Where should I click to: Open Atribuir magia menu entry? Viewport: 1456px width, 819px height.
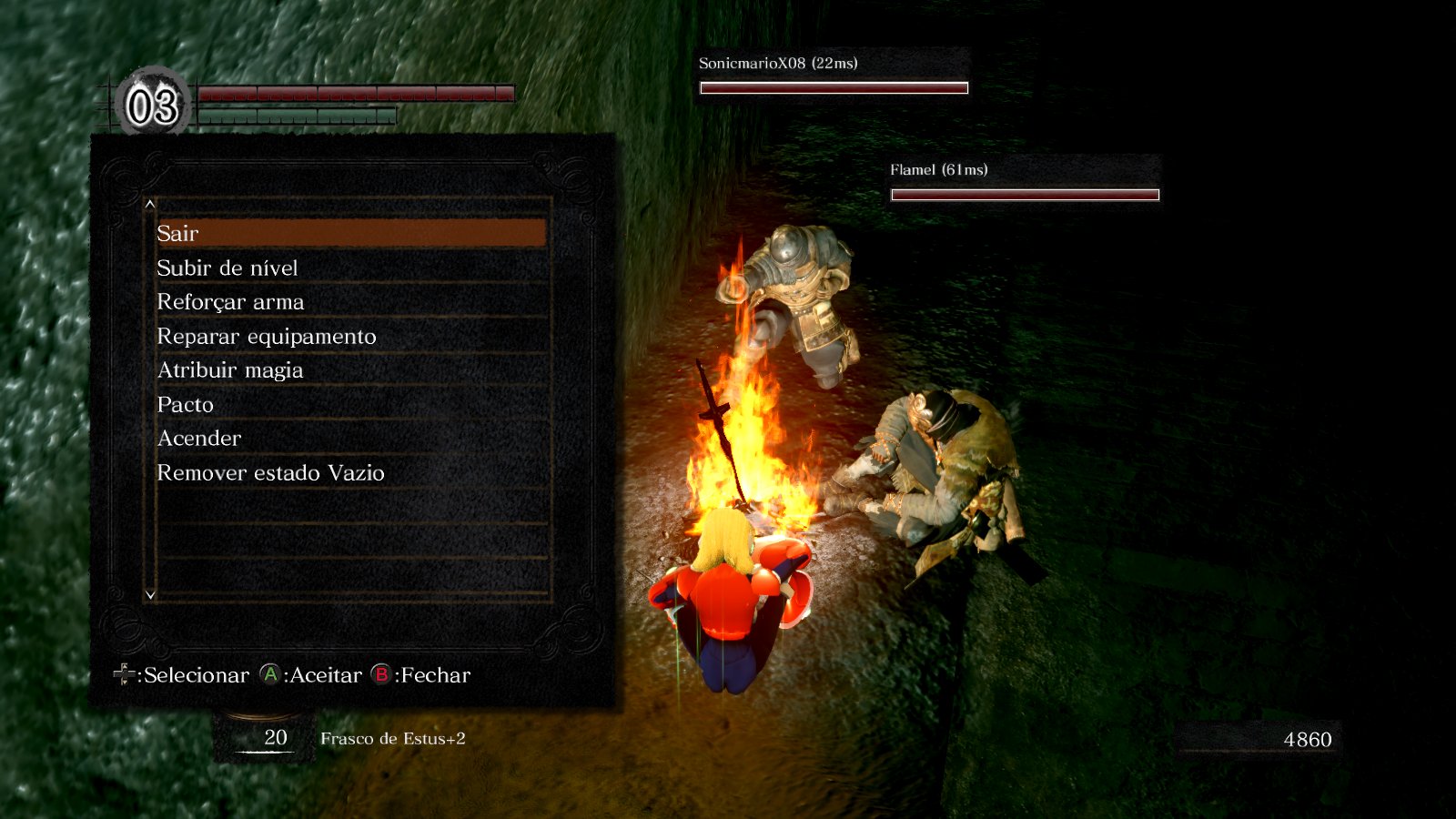click(x=350, y=369)
